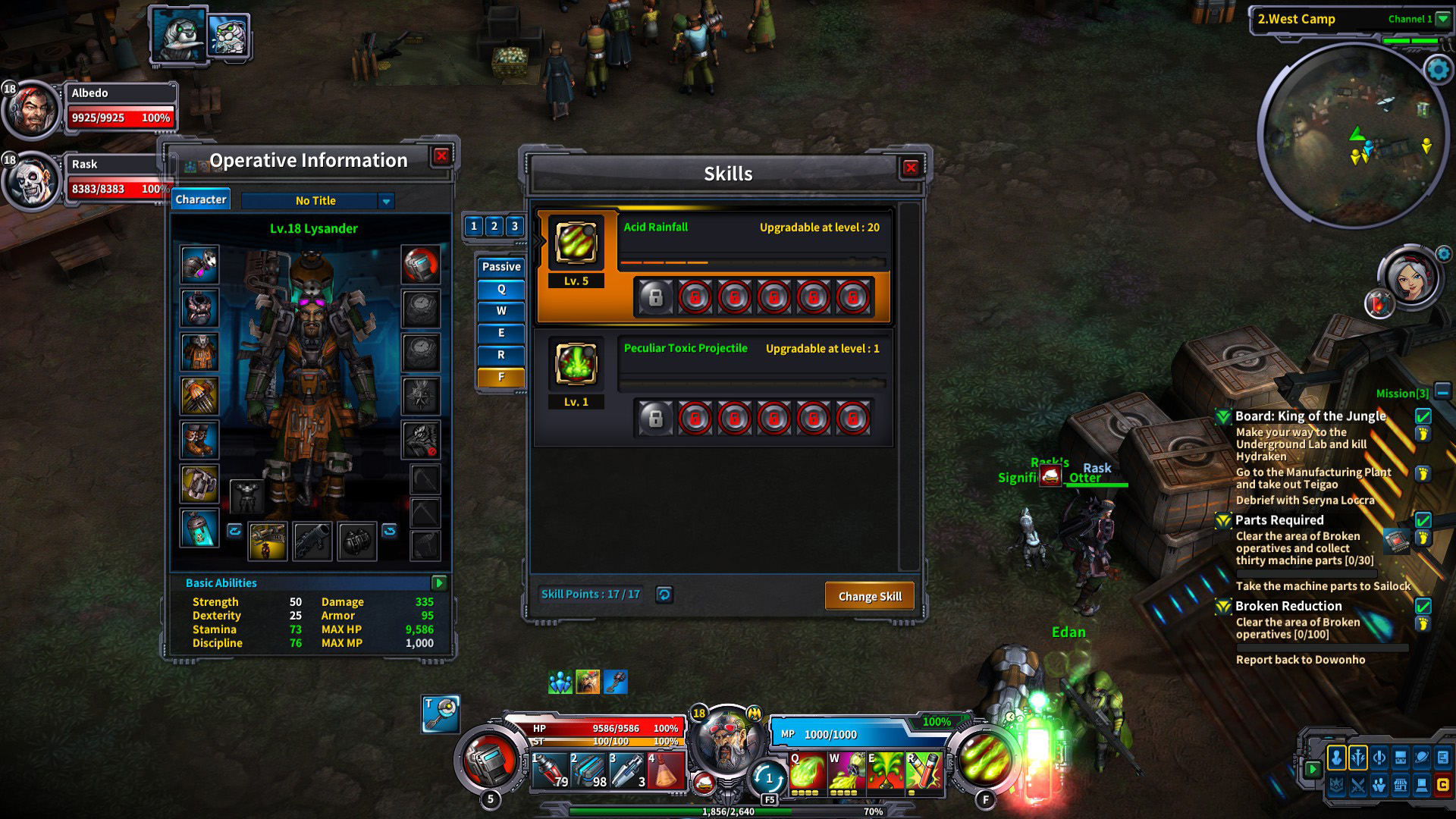Close the Skills window
The width and height of the screenshot is (1456, 819).
coord(911,168)
